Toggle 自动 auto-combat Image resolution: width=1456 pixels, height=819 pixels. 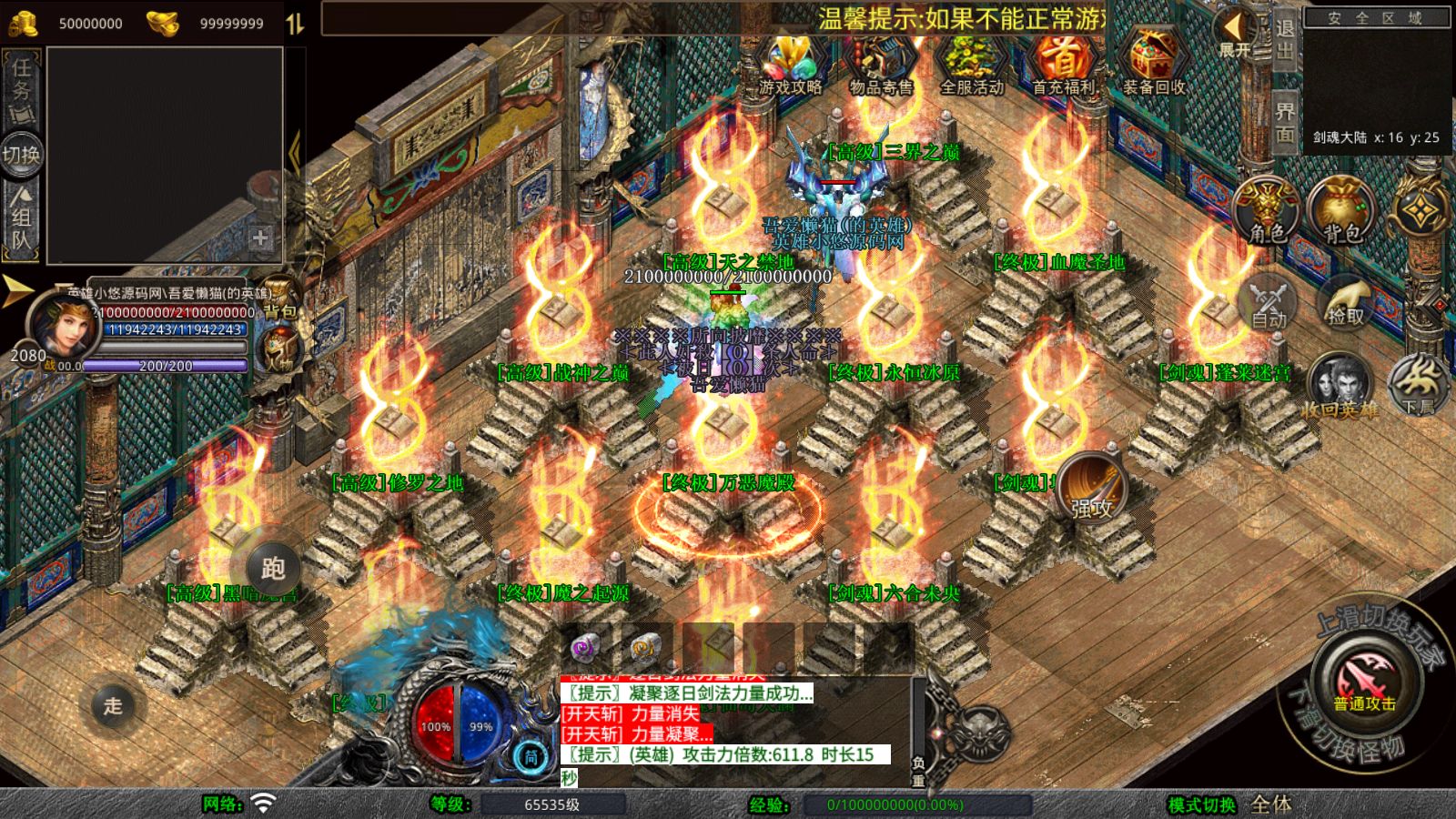(1268, 302)
